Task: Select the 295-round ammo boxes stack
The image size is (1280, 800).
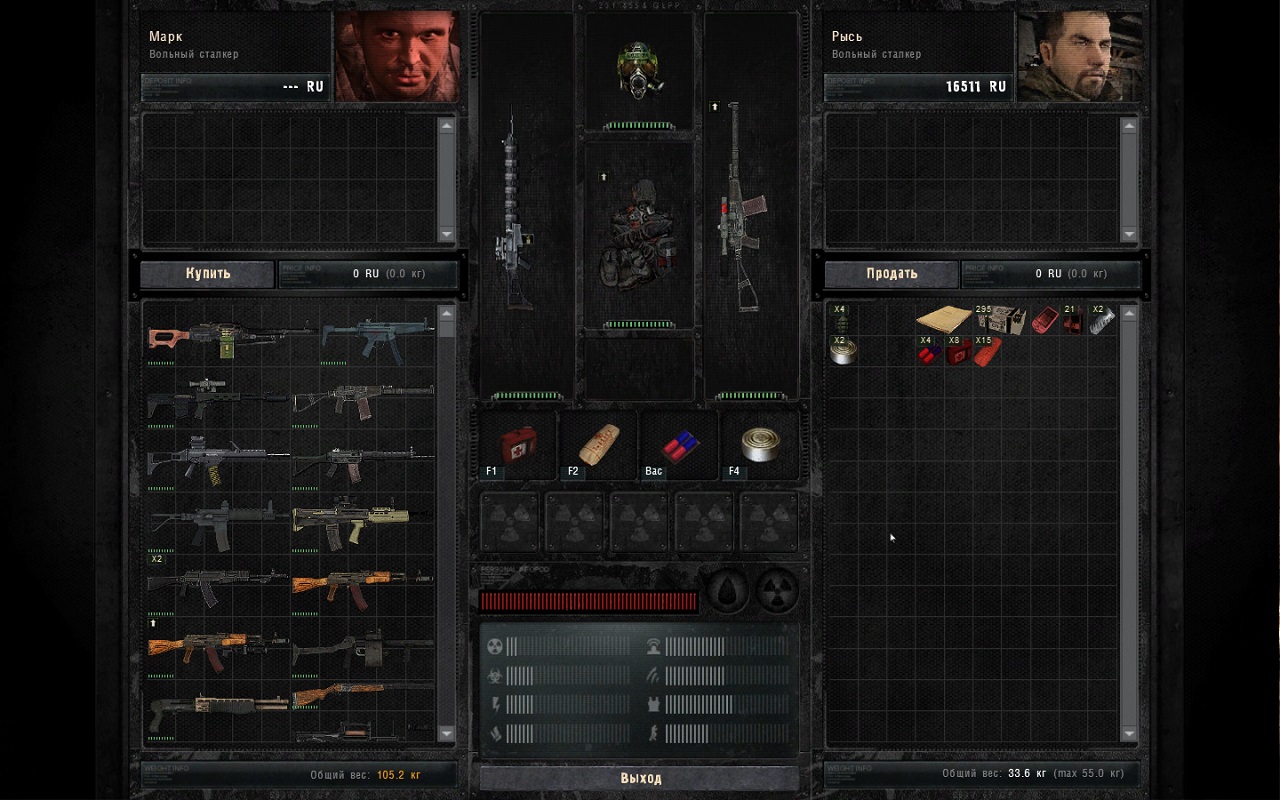Action: 999,320
